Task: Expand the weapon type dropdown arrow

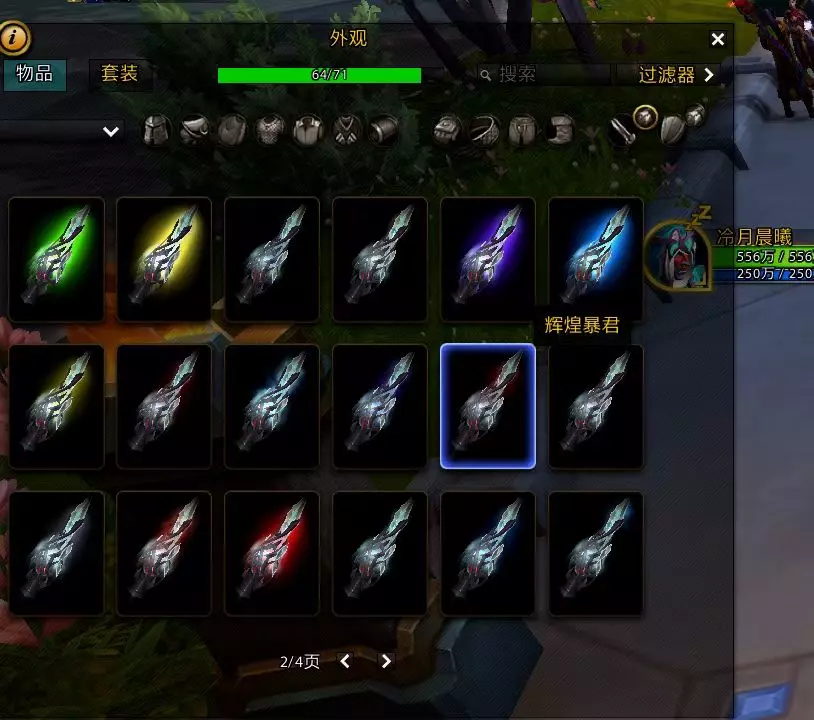Action: point(111,131)
